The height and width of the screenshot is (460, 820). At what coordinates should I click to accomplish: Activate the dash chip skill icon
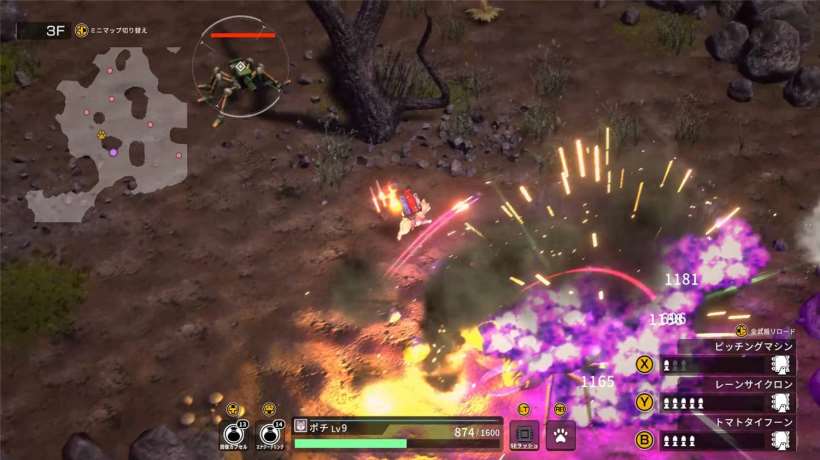pyautogui.click(x=524, y=435)
